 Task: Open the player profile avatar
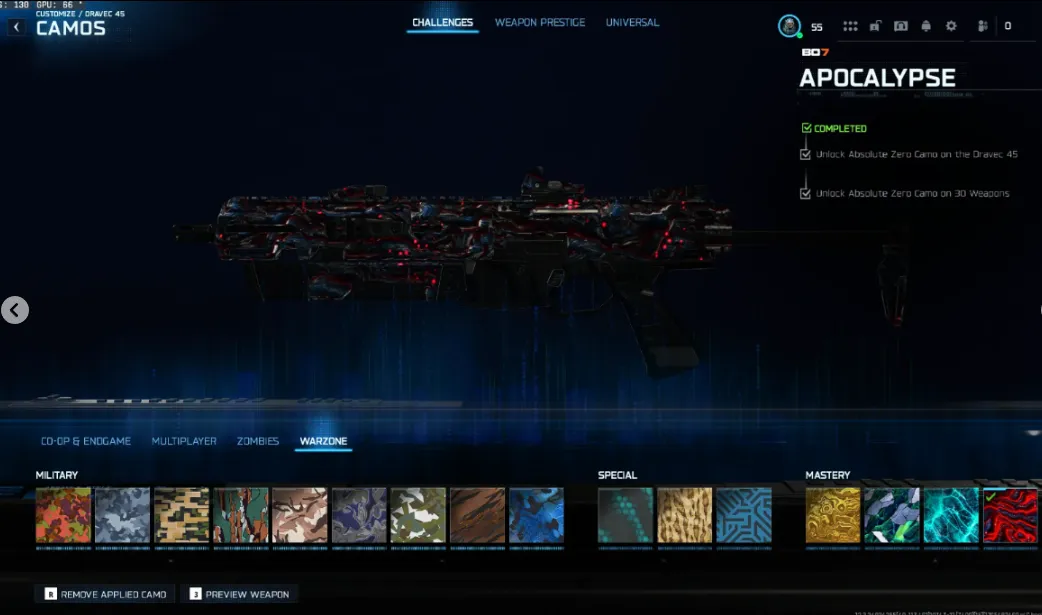click(790, 27)
